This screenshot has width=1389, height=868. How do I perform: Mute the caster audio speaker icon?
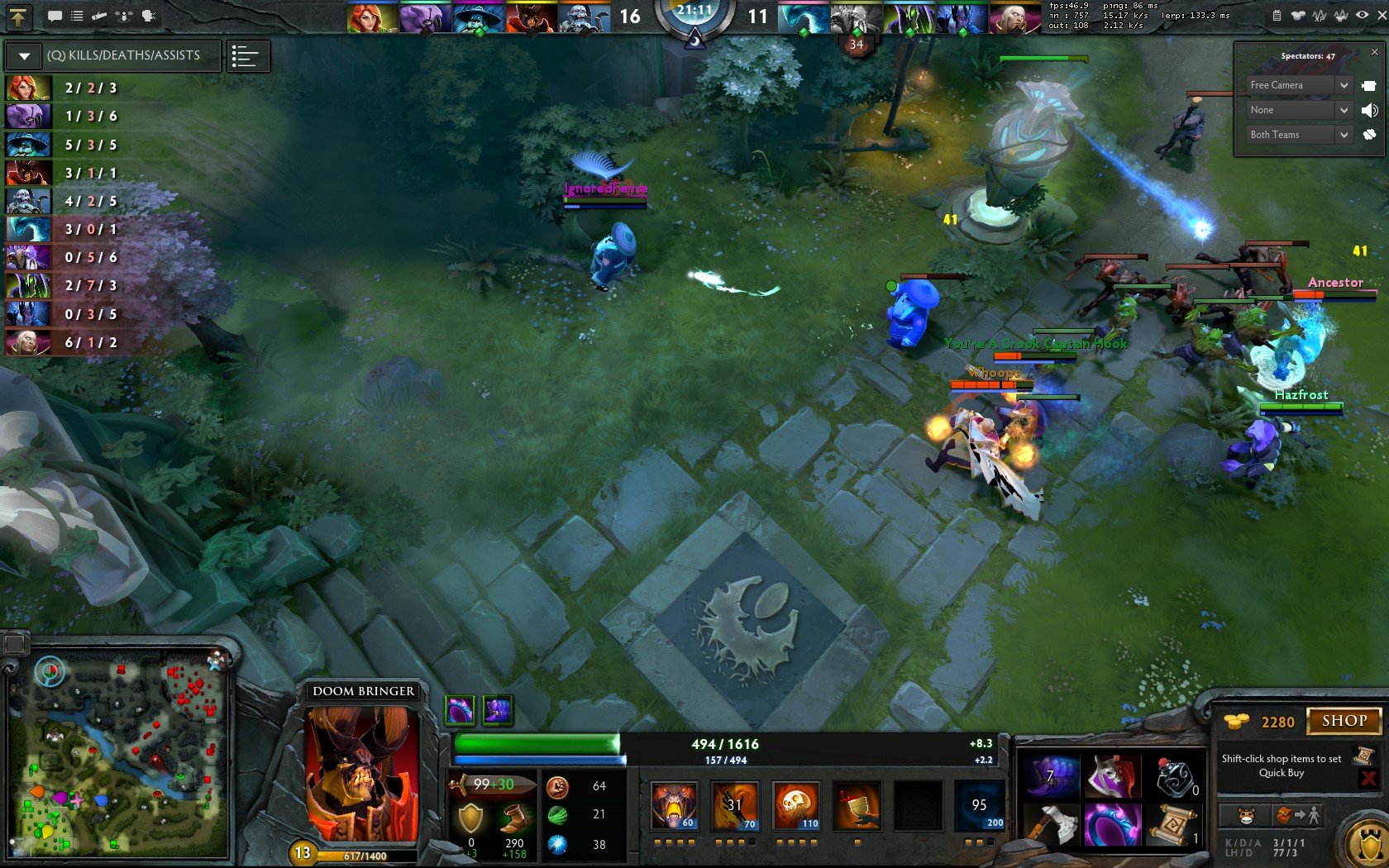click(1370, 110)
